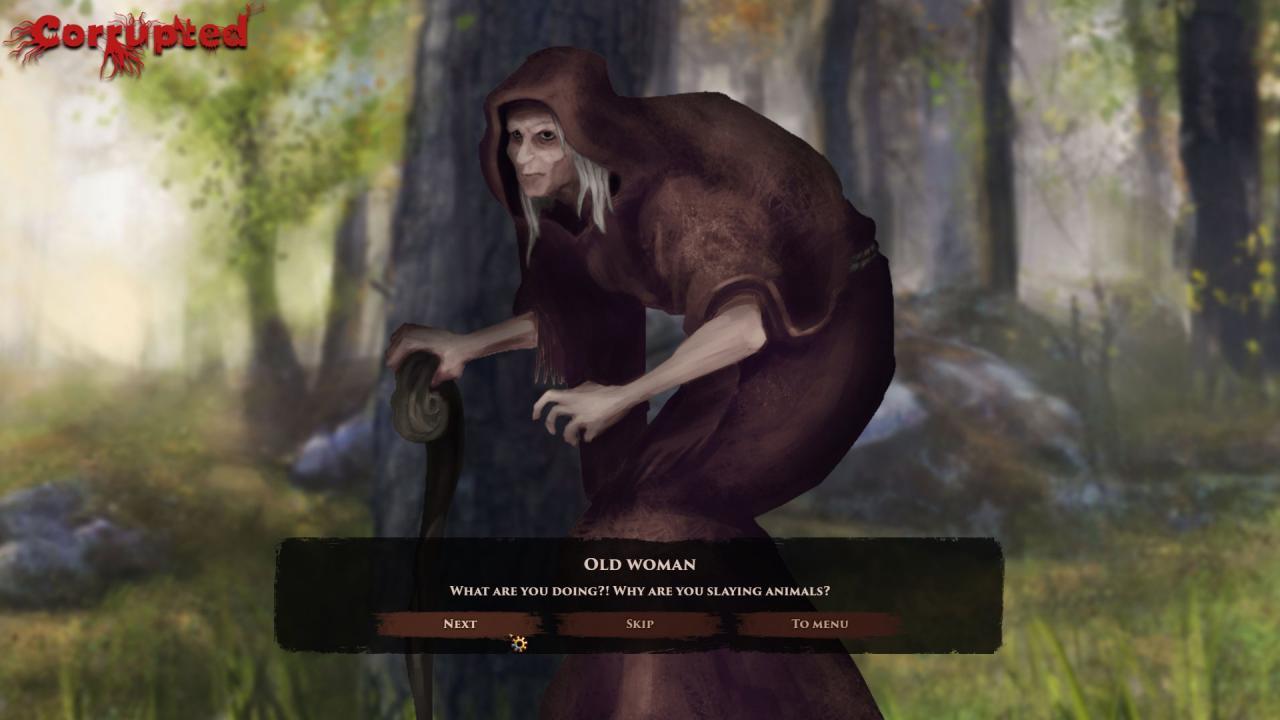Image resolution: width=1280 pixels, height=720 pixels.
Task: Skip the old woman's dialogue
Action: 640,624
